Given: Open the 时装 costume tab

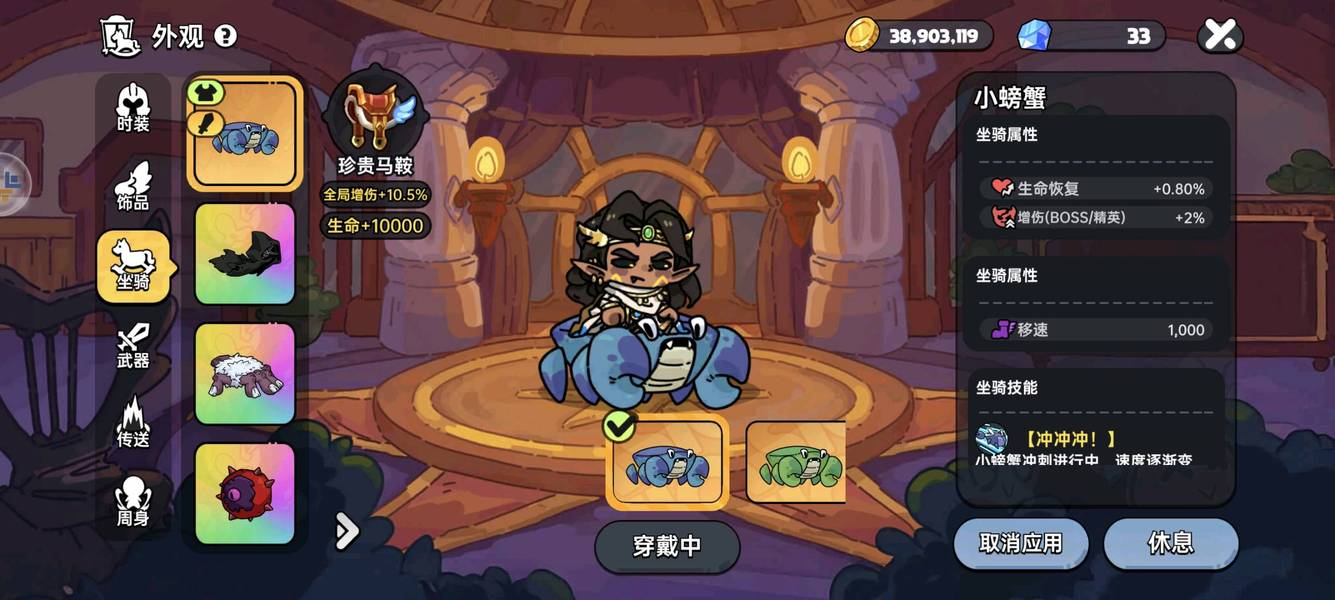Looking at the screenshot, I should [133, 109].
